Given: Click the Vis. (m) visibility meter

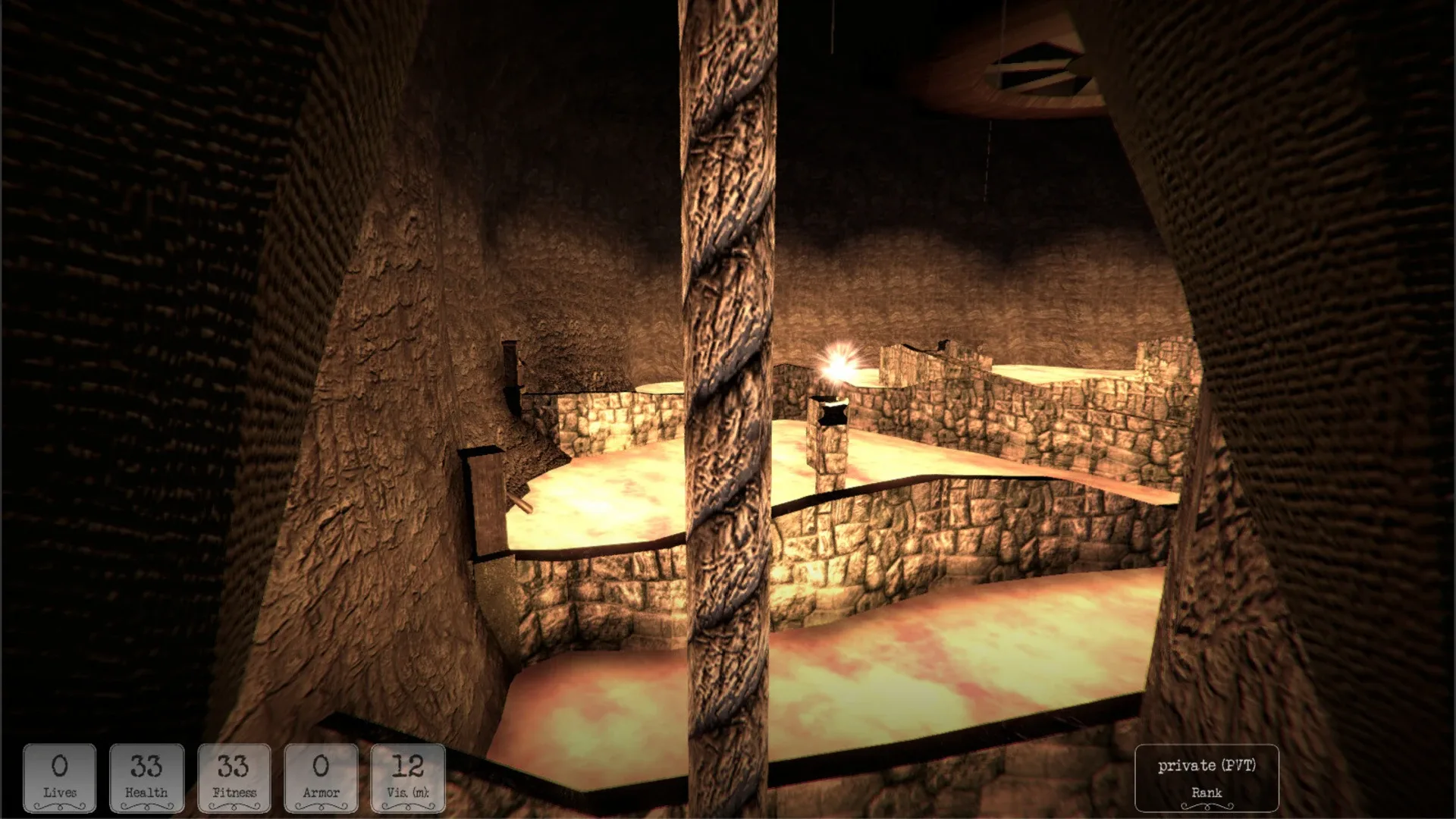Looking at the screenshot, I should coord(407,777).
